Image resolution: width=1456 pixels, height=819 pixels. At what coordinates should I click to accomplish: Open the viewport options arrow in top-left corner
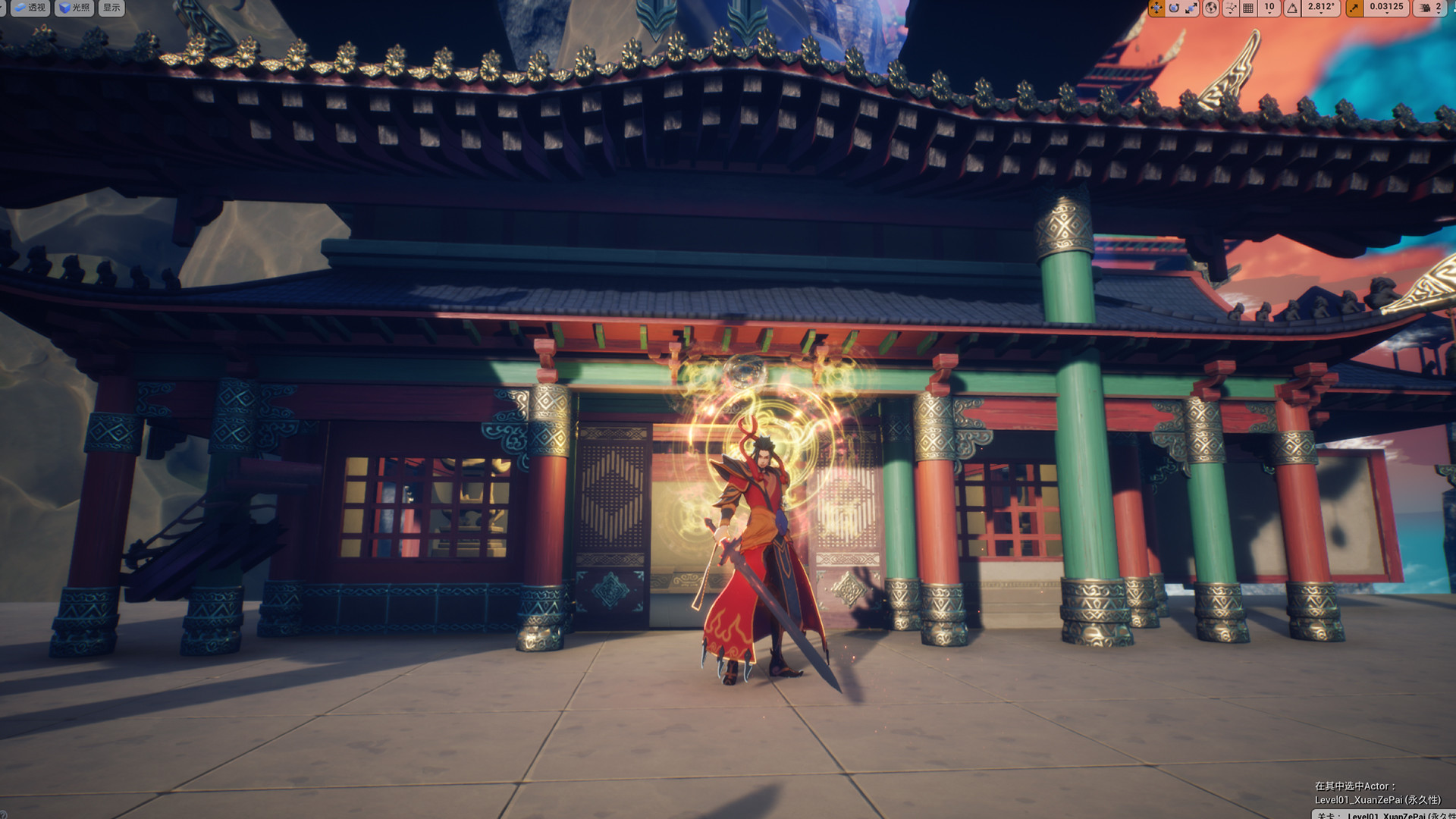[4, 8]
